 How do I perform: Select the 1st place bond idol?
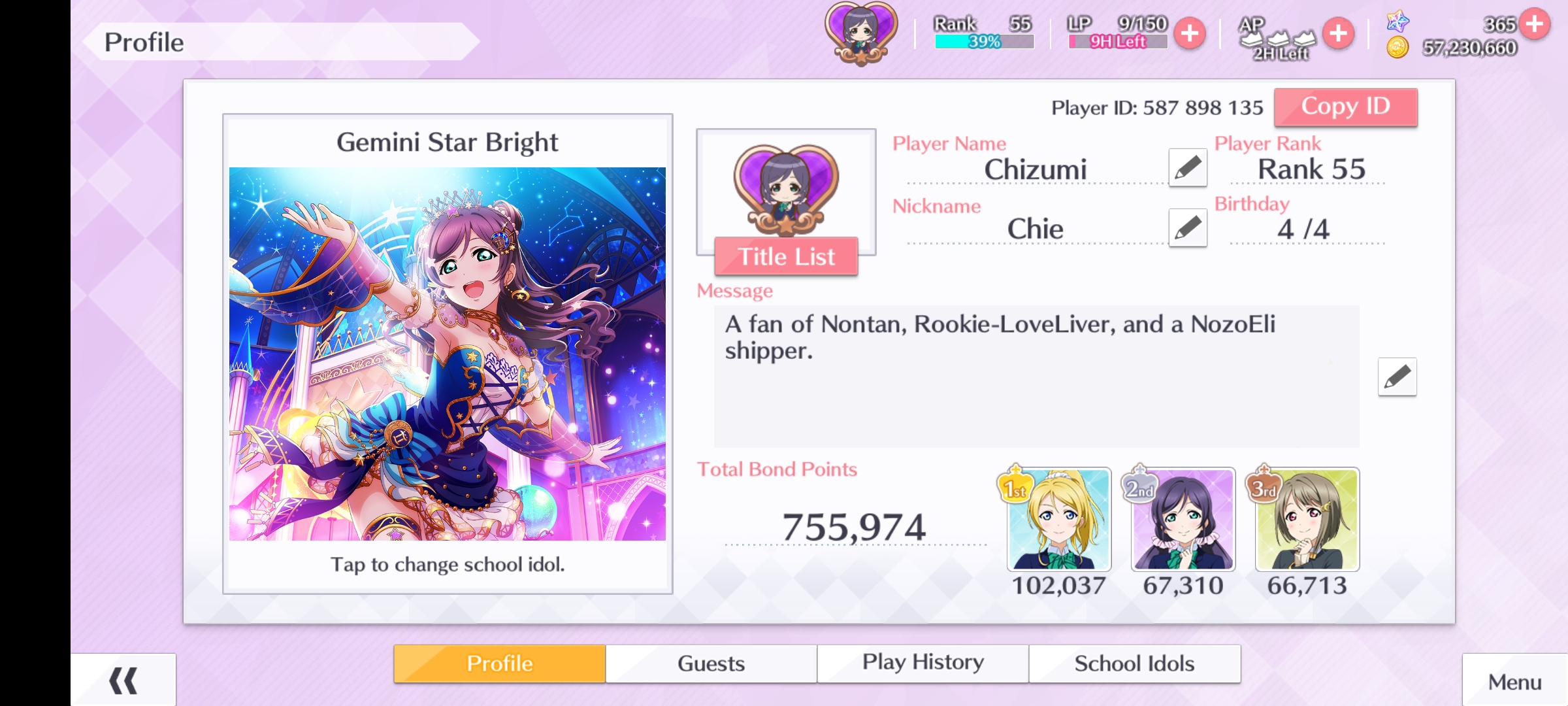click(1059, 519)
